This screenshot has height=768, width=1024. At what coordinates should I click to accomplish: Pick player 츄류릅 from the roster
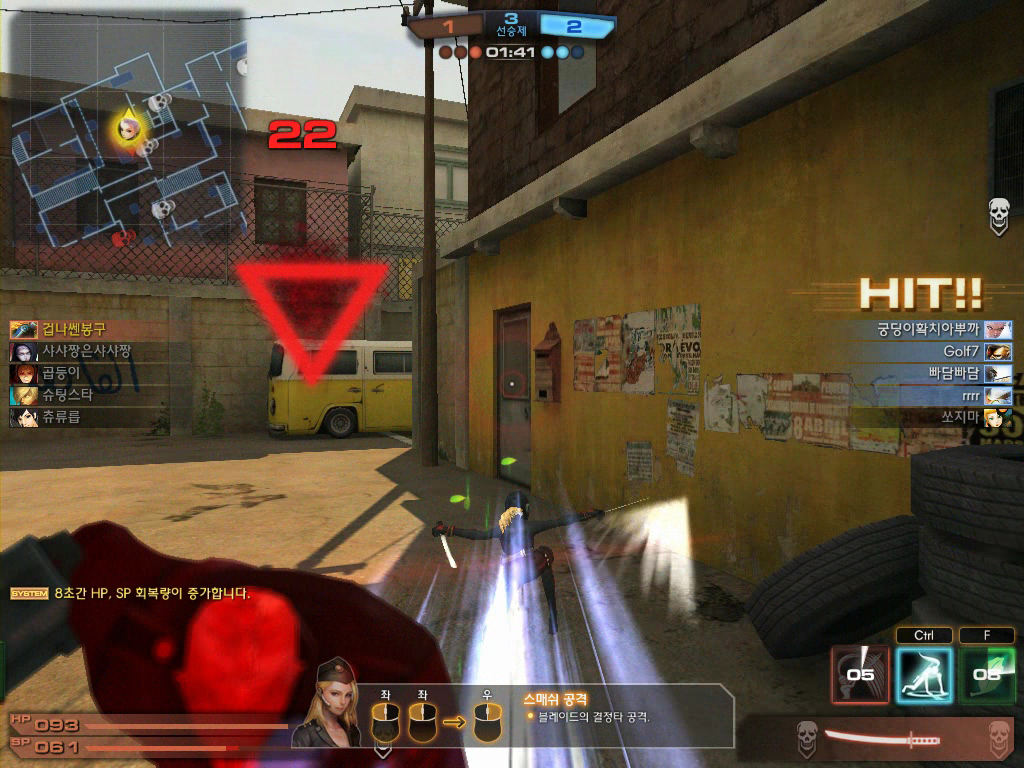pos(60,417)
